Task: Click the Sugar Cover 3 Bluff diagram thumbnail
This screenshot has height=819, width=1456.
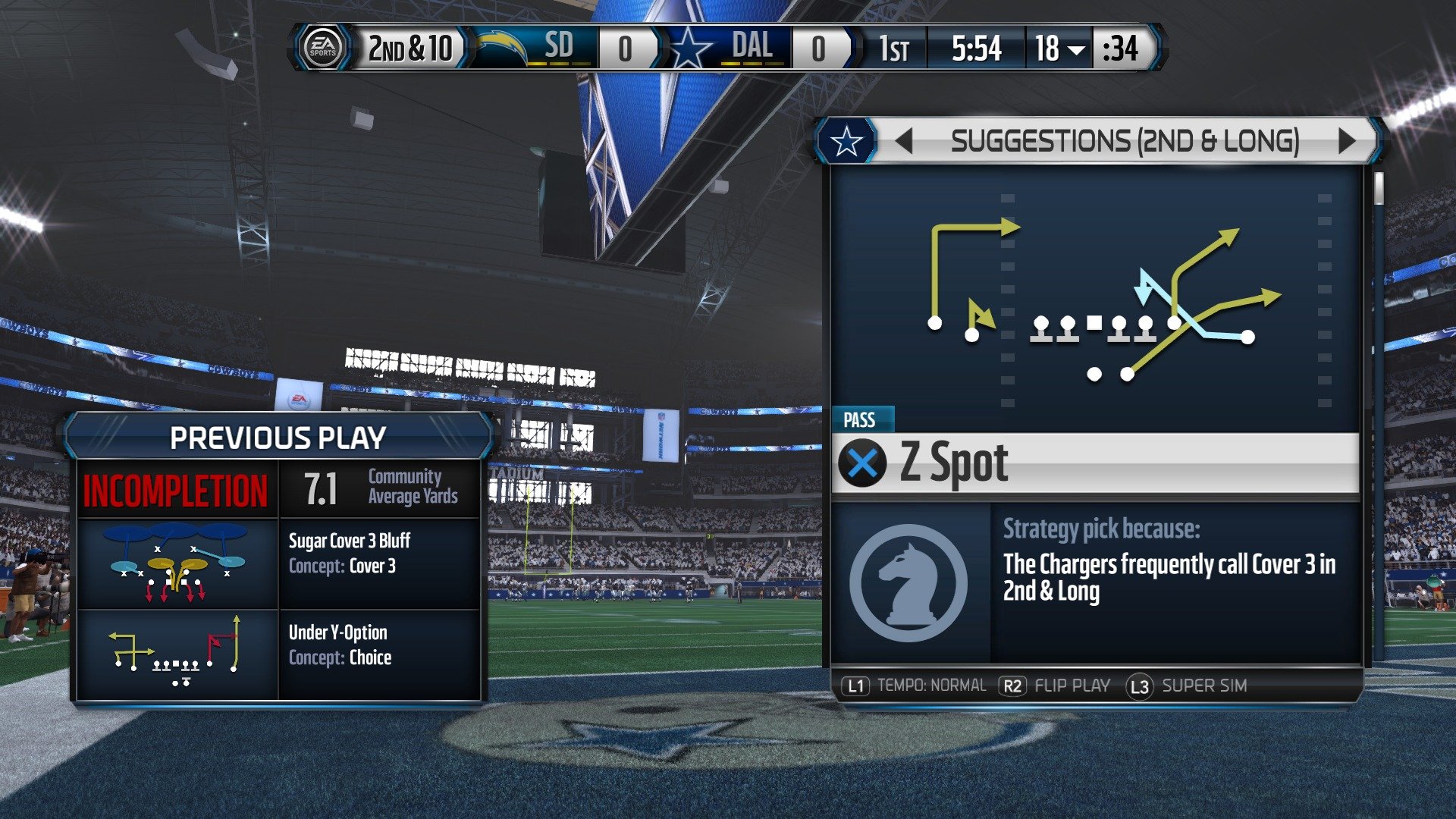Action: (x=174, y=563)
